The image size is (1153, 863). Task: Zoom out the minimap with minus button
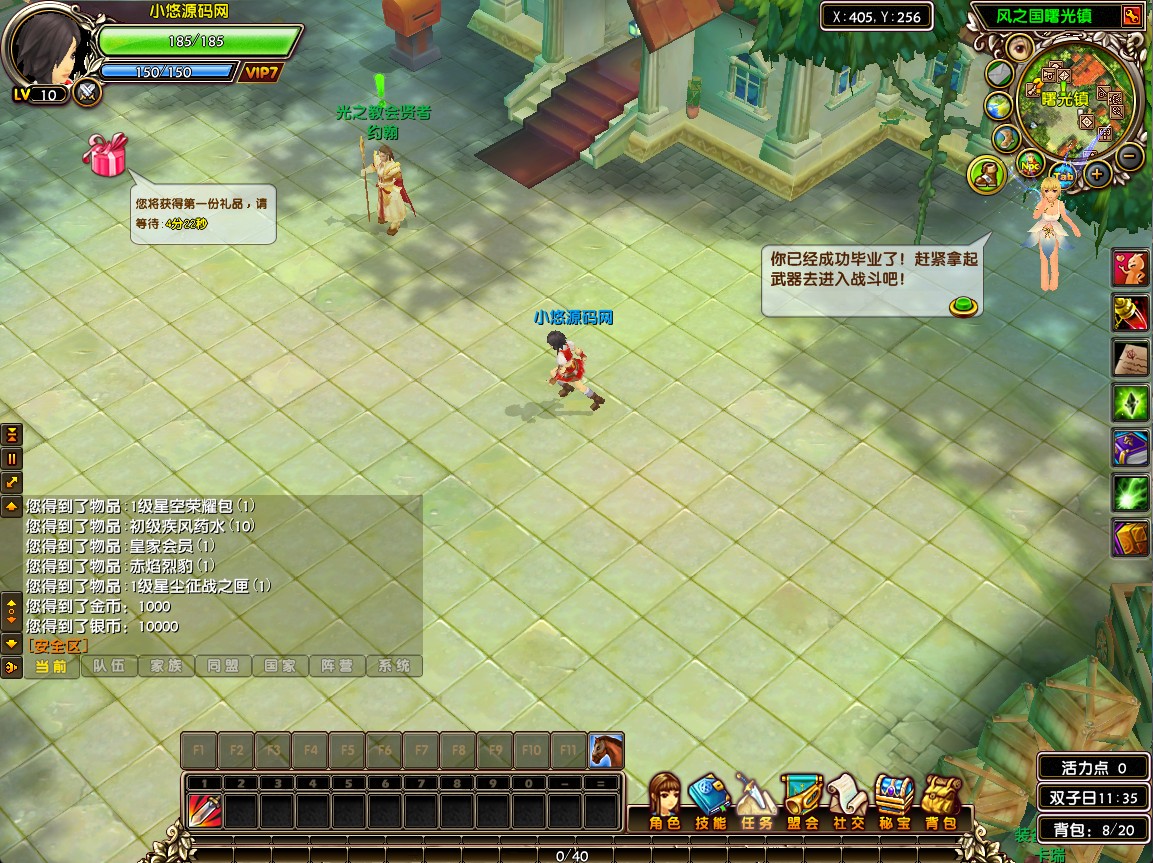pyautogui.click(x=1129, y=156)
